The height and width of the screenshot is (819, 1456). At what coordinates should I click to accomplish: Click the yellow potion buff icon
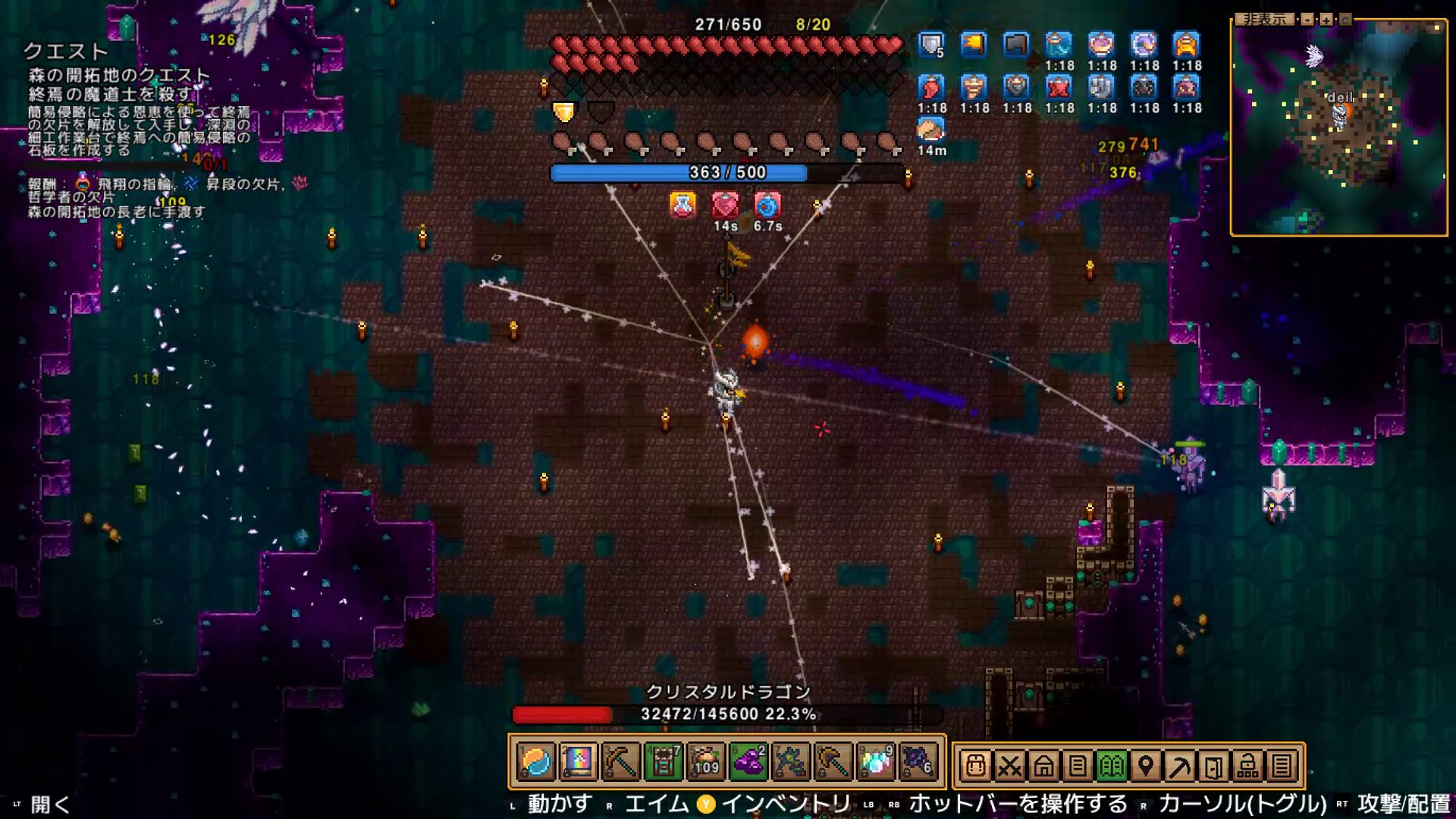click(x=682, y=205)
